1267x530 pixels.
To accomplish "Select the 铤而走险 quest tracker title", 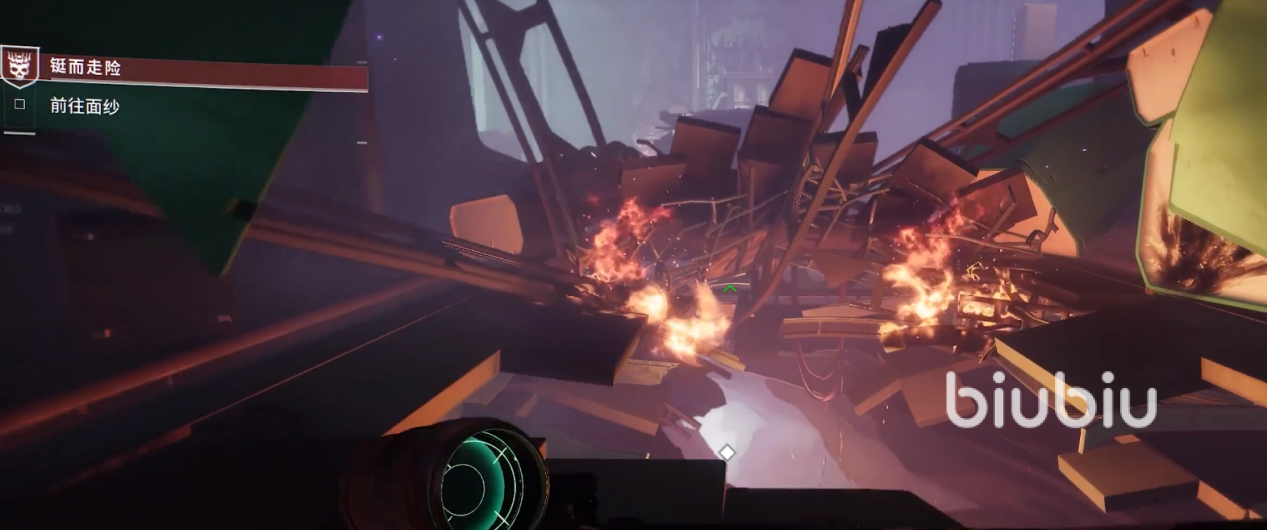I will tap(84, 67).
